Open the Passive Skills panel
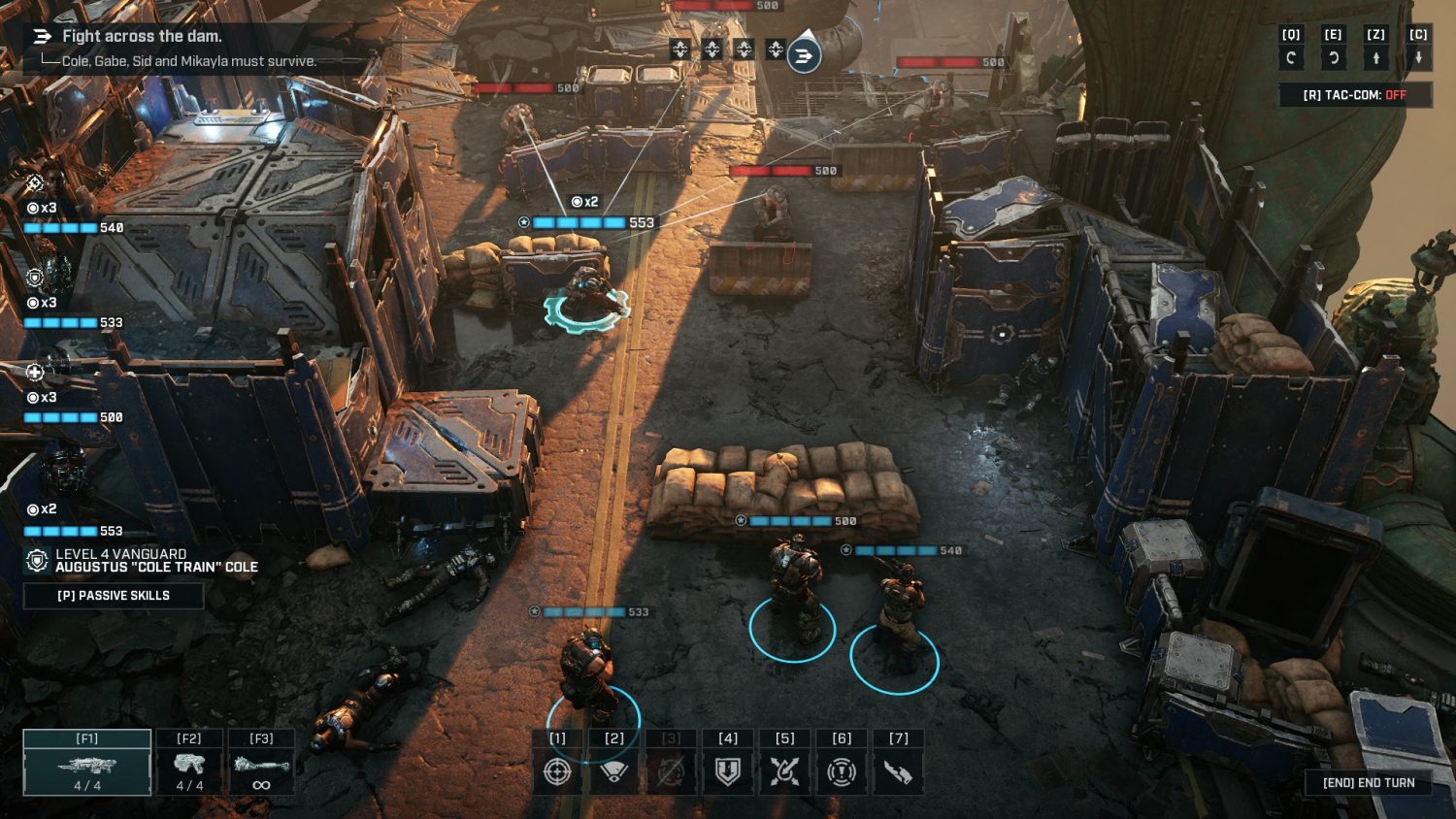 (x=114, y=595)
